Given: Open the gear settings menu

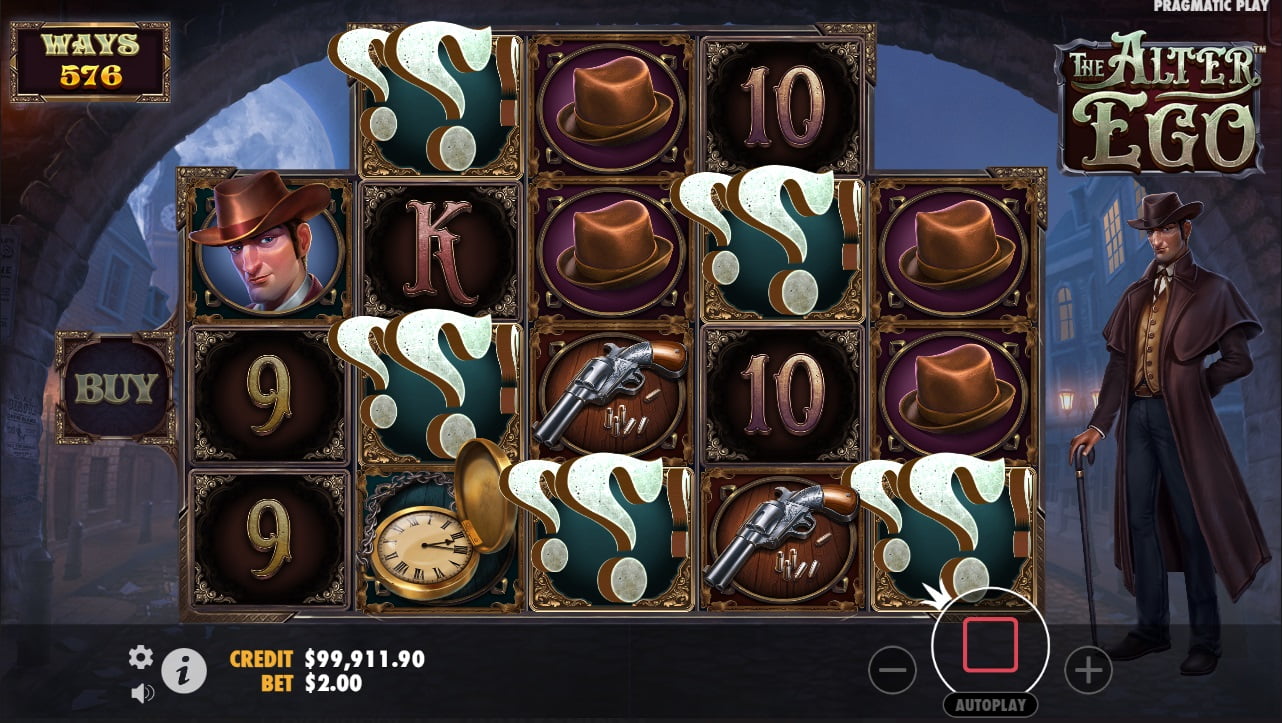Looking at the screenshot, I should point(141,657).
